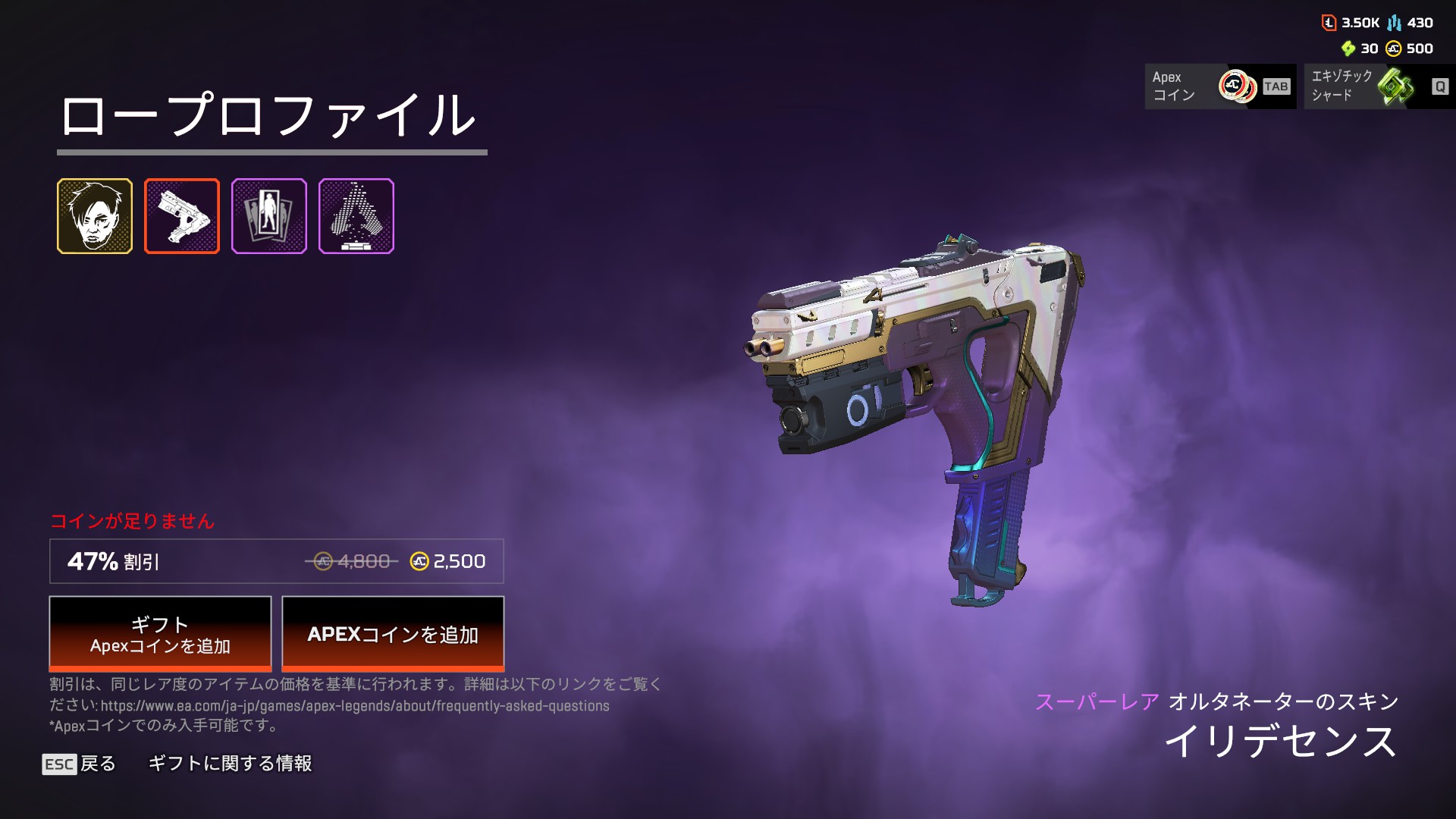Select the Alternator weapon skin thumbnail

pyautogui.click(x=182, y=216)
